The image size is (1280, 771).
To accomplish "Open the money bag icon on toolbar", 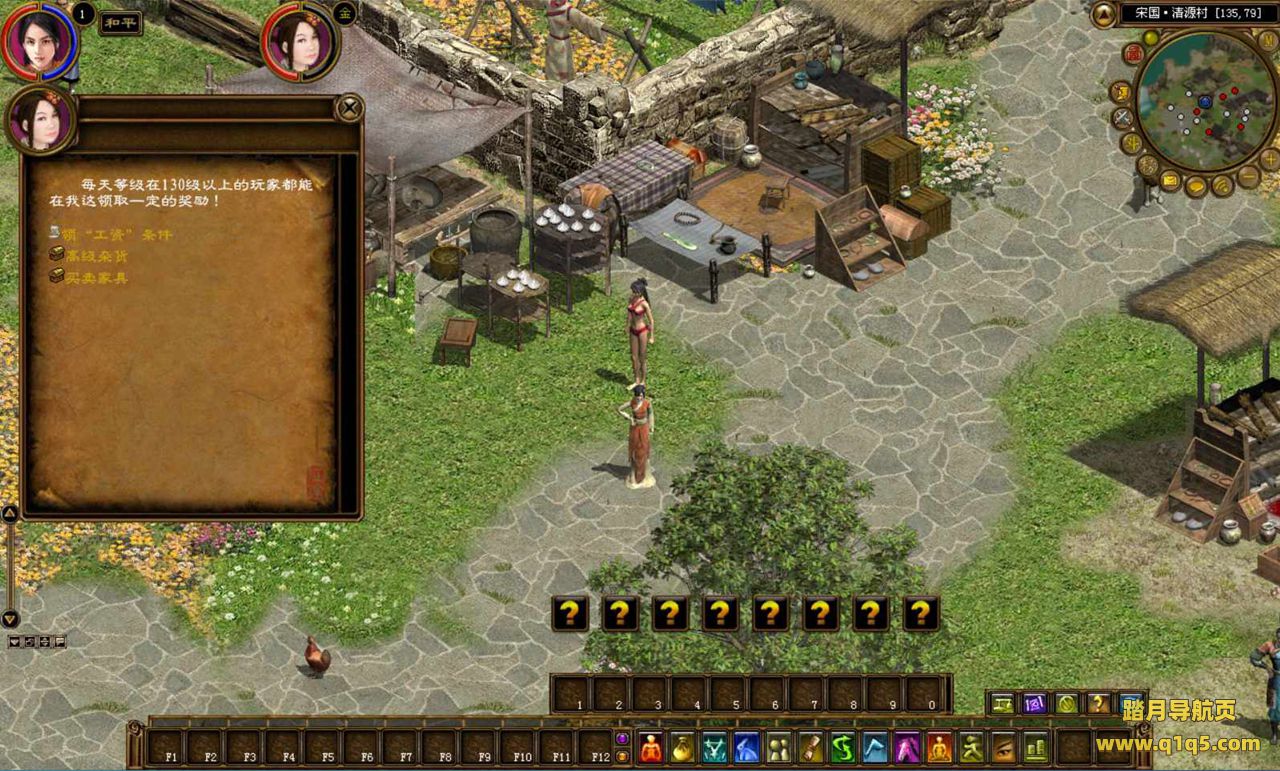I will (x=683, y=746).
